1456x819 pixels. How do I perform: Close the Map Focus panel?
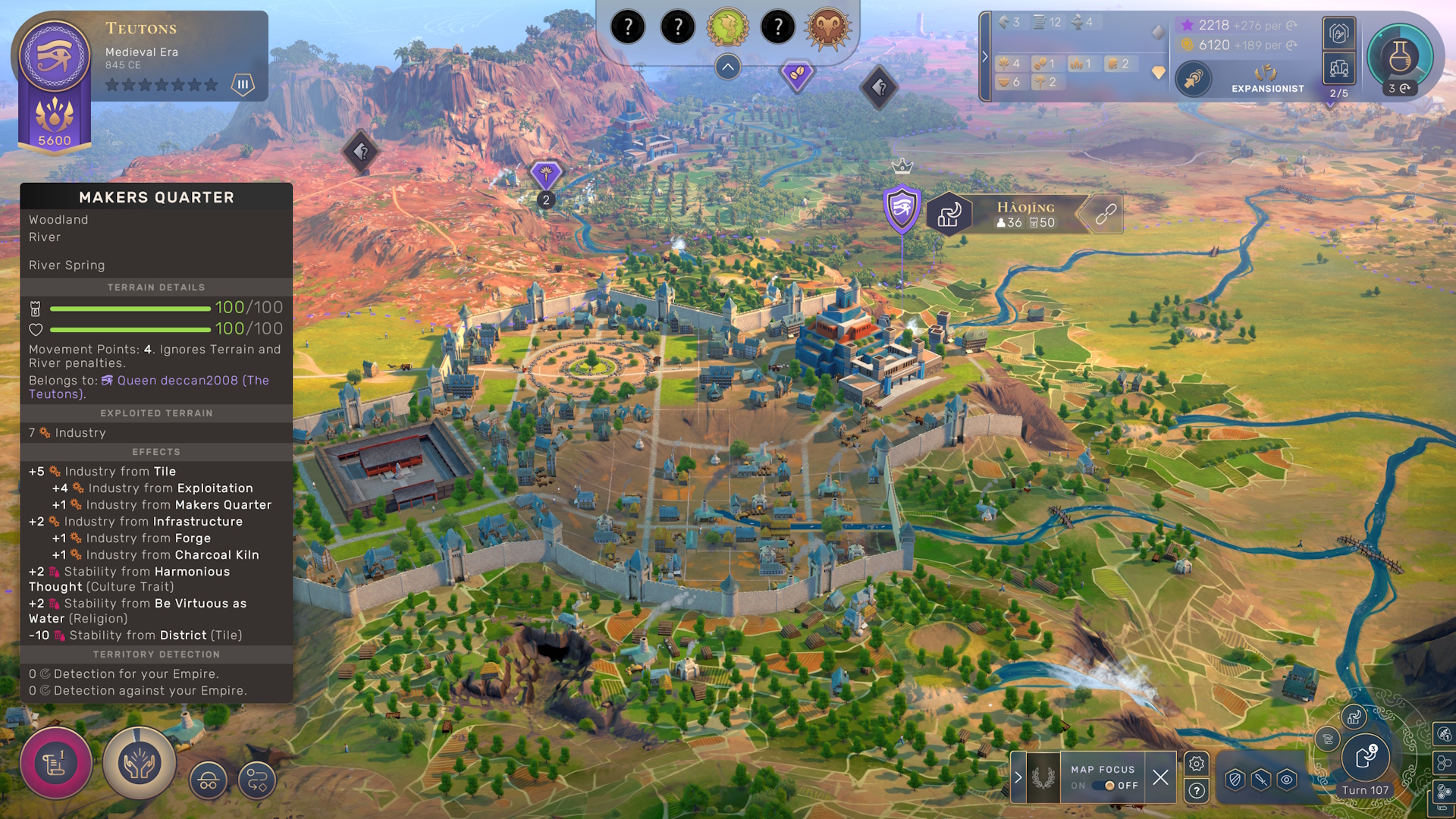1160,777
